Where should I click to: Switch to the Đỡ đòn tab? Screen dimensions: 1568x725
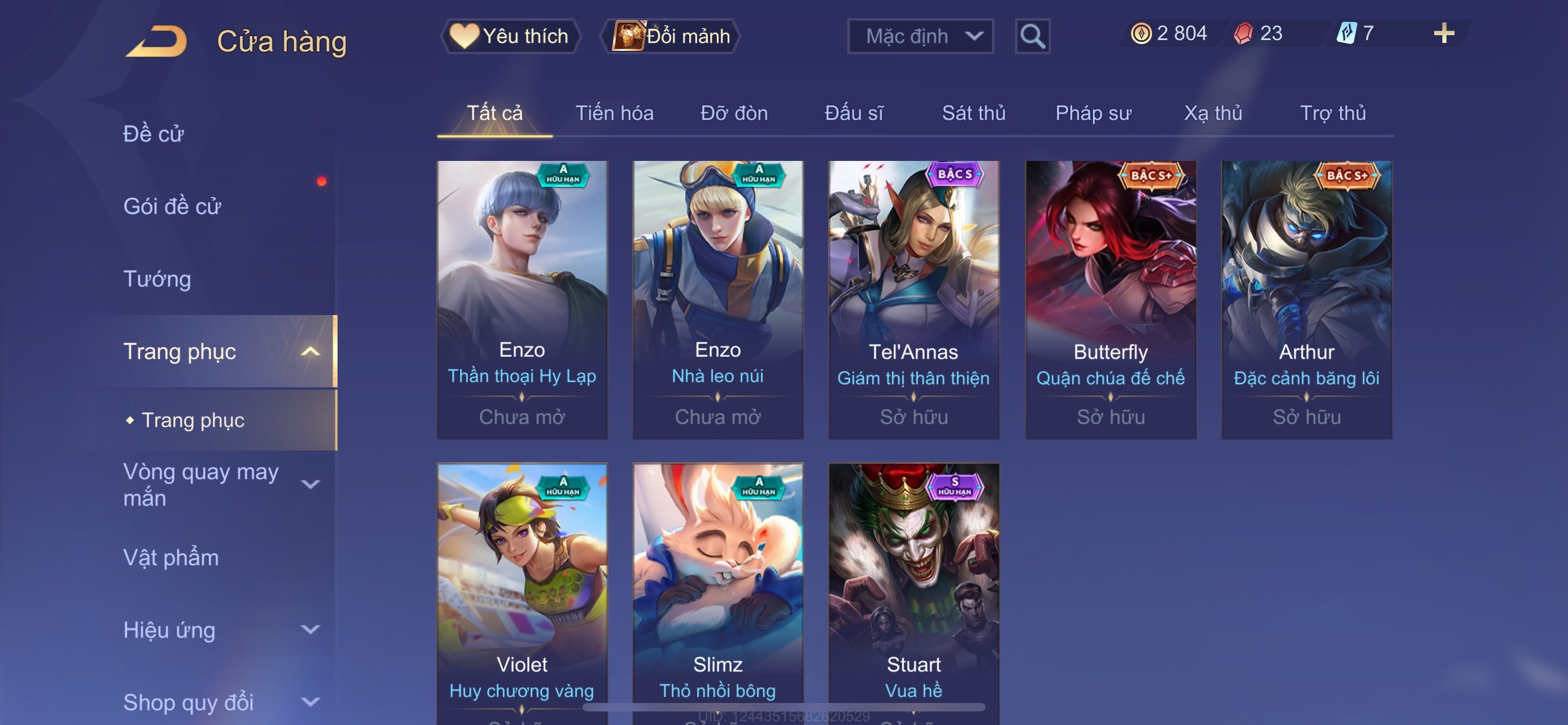coord(733,113)
